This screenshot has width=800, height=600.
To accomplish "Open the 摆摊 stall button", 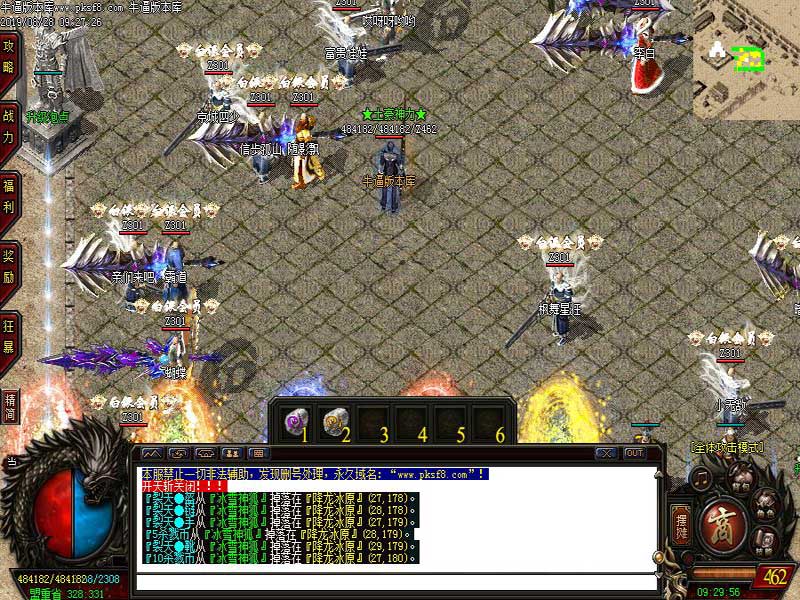I will click(681, 527).
